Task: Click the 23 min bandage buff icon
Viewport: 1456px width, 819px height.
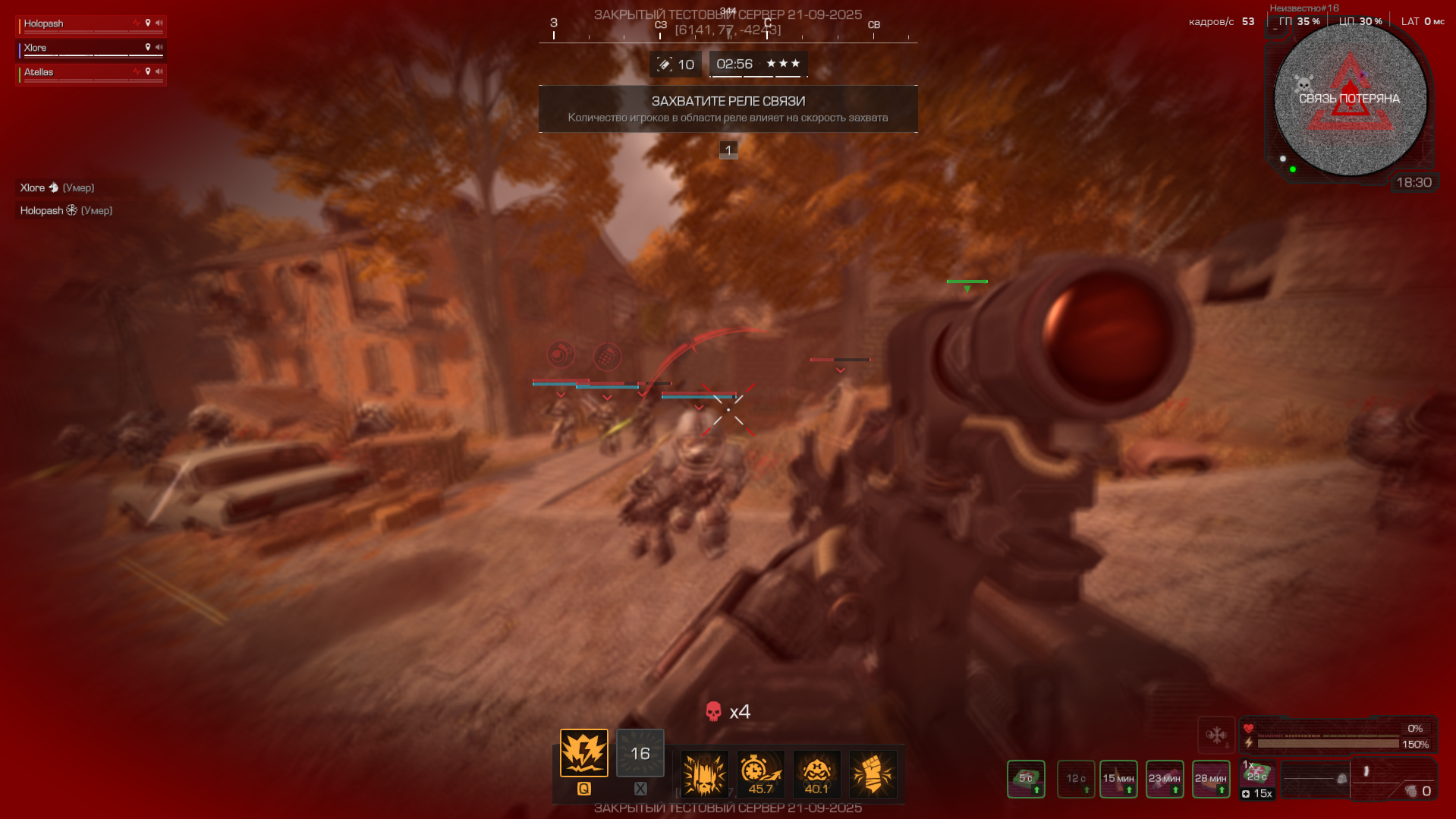Action: pyautogui.click(x=1165, y=779)
